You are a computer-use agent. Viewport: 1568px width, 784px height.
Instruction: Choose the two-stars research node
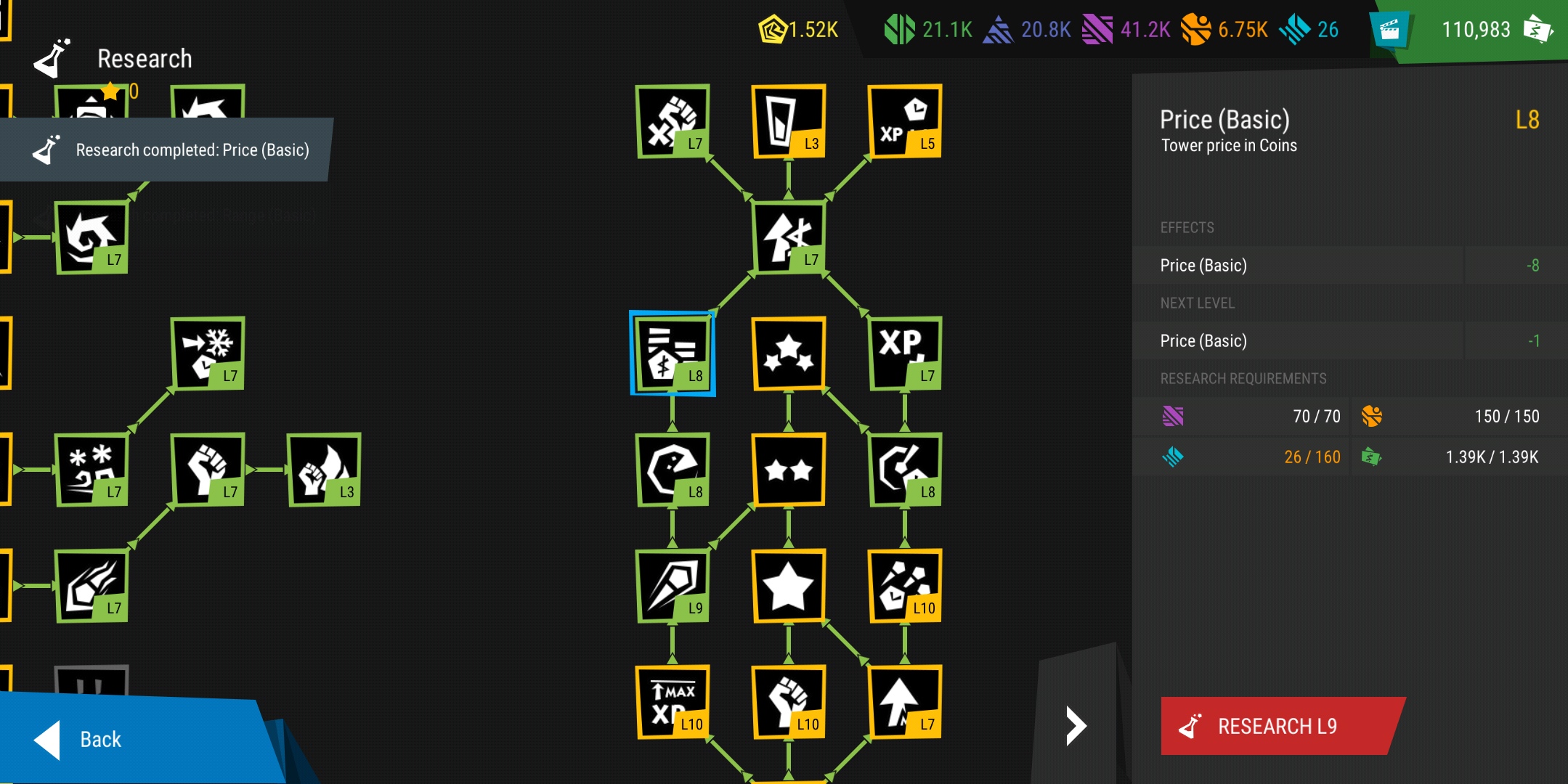pyautogui.click(x=789, y=470)
